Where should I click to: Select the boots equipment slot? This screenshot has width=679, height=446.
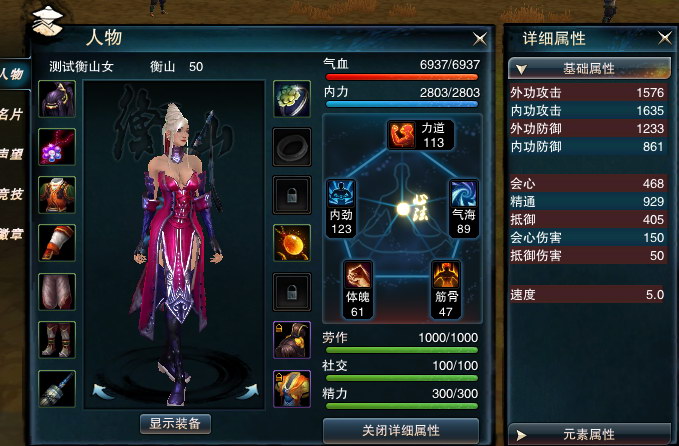click(55, 340)
